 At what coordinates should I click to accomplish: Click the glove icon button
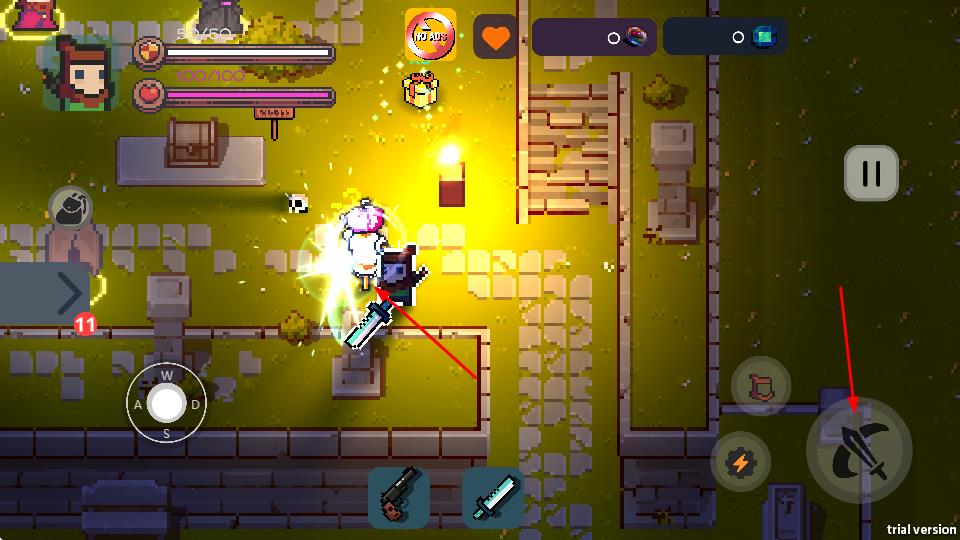click(x=71, y=208)
